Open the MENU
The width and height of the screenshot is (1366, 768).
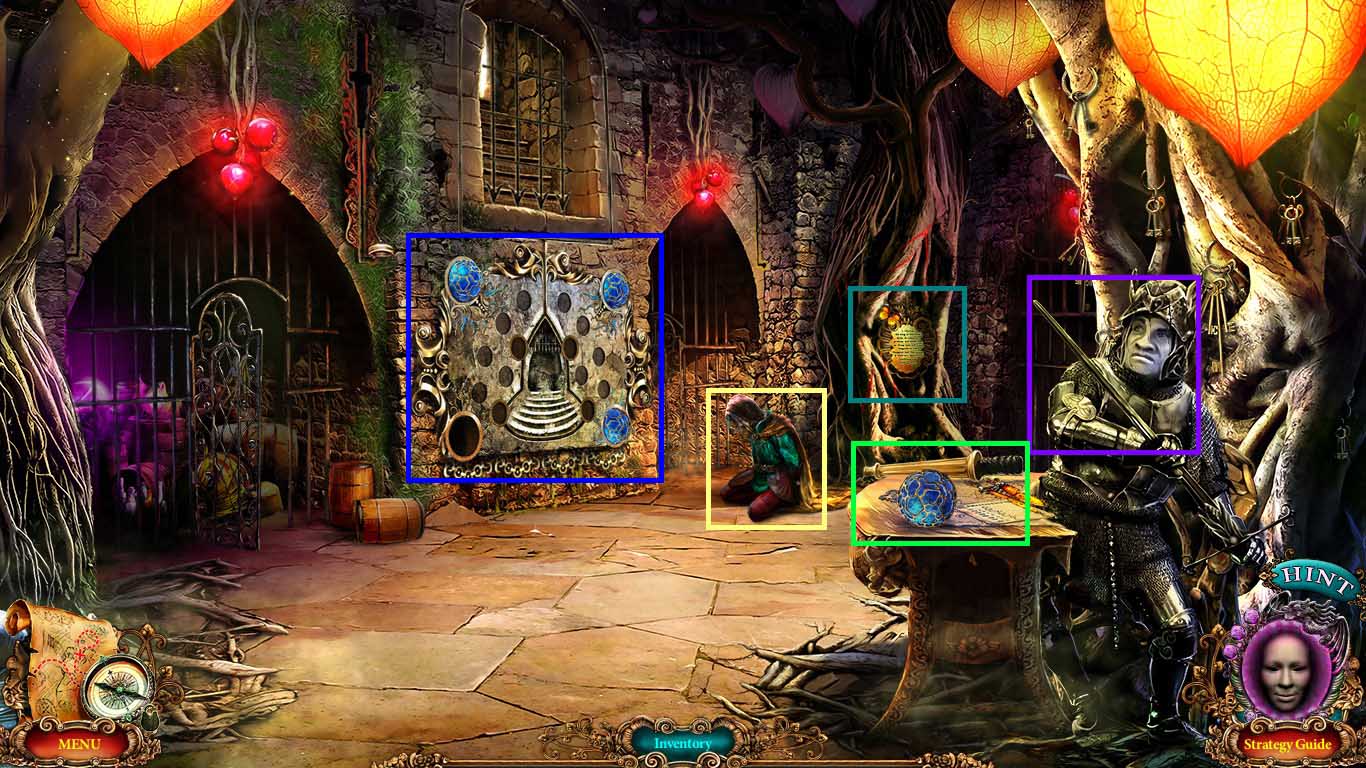[x=78, y=744]
